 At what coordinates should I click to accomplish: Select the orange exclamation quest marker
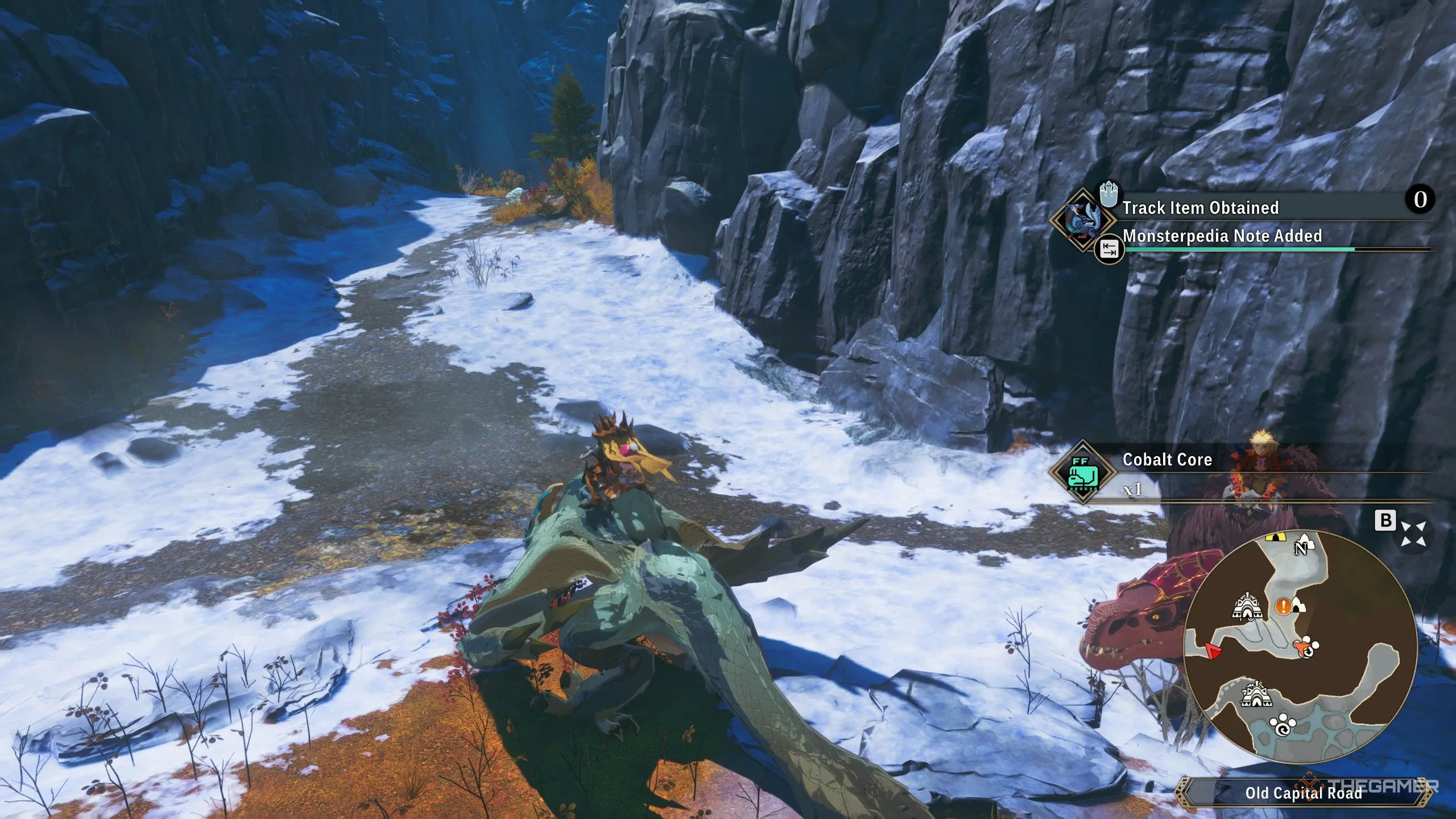point(1283,606)
